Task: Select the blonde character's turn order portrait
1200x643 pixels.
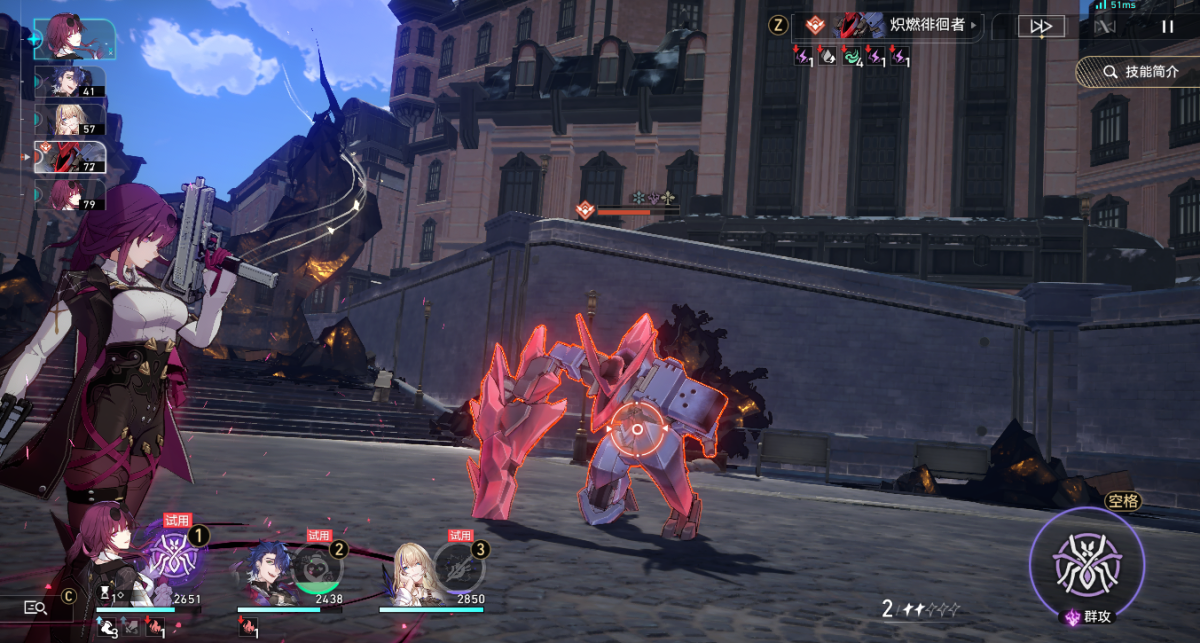Action: [70, 119]
